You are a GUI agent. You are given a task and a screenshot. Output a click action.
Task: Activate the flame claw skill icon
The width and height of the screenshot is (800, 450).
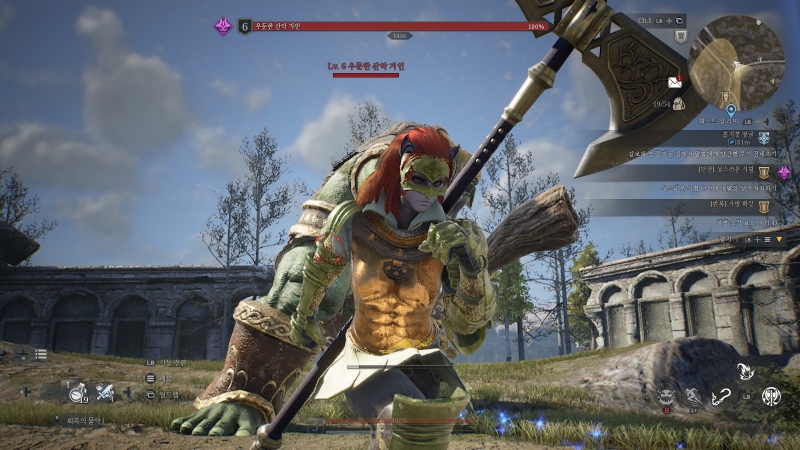[744, 372]
